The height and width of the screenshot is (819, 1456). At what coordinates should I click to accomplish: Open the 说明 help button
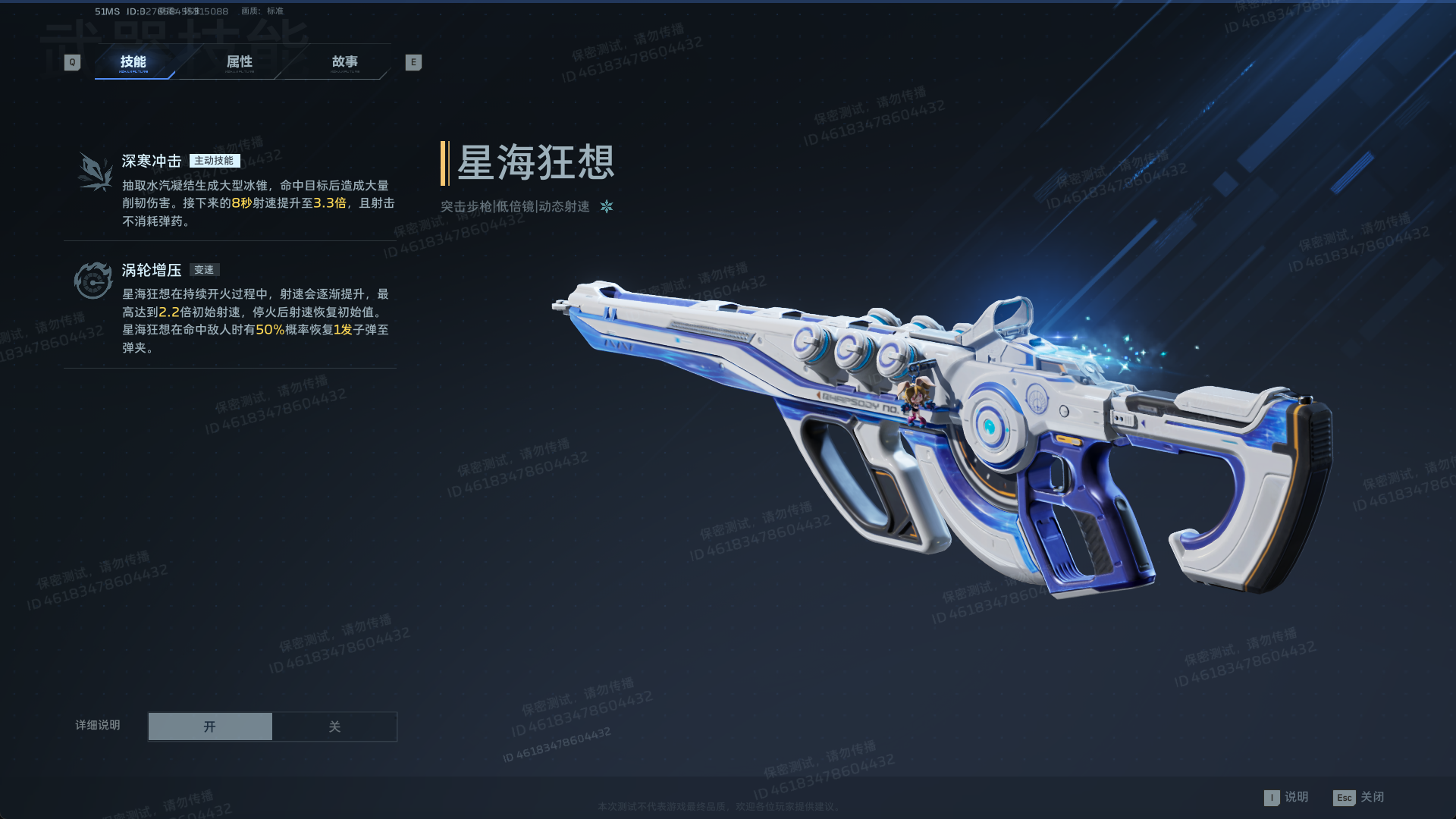[x=1287, y=797]
